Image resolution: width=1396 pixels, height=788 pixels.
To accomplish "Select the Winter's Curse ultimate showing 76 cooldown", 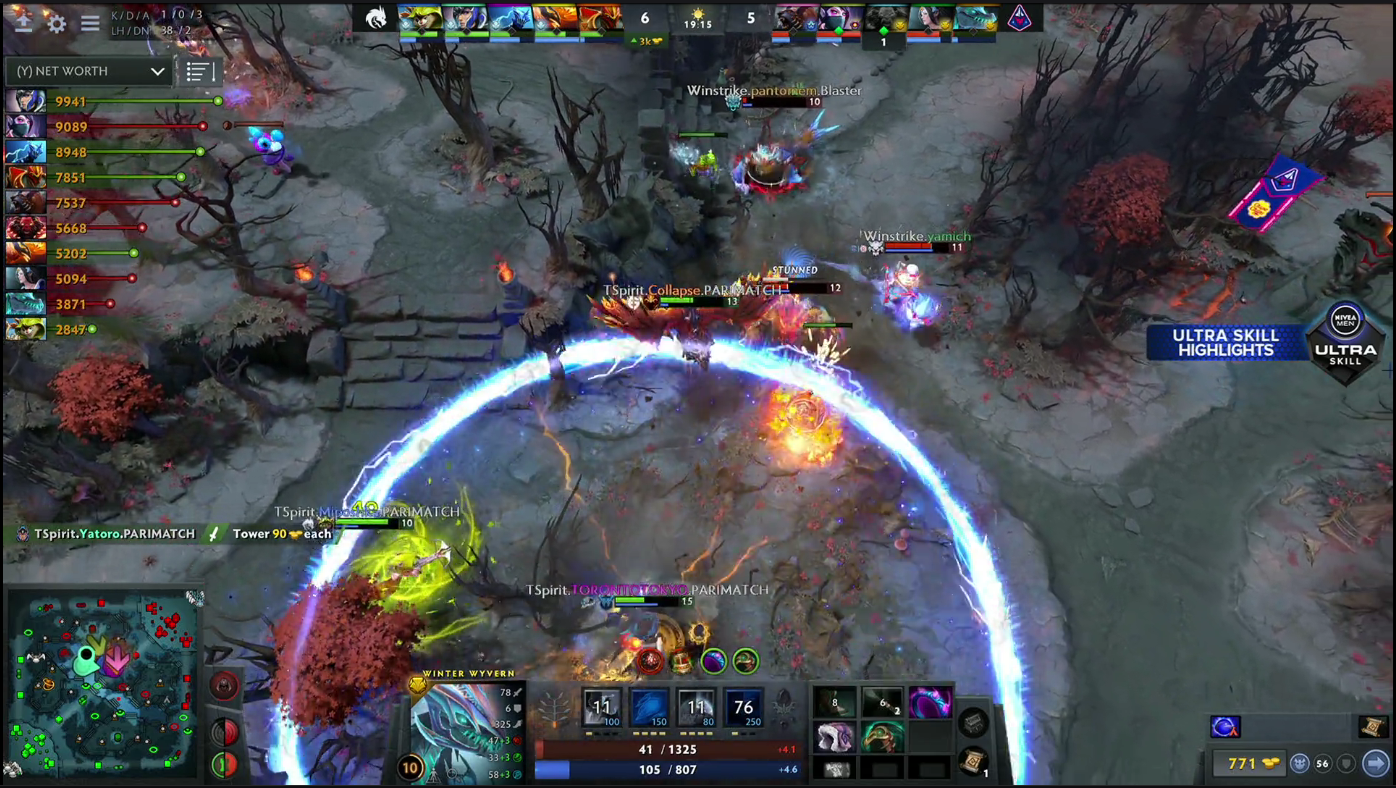I will point(743,709).
